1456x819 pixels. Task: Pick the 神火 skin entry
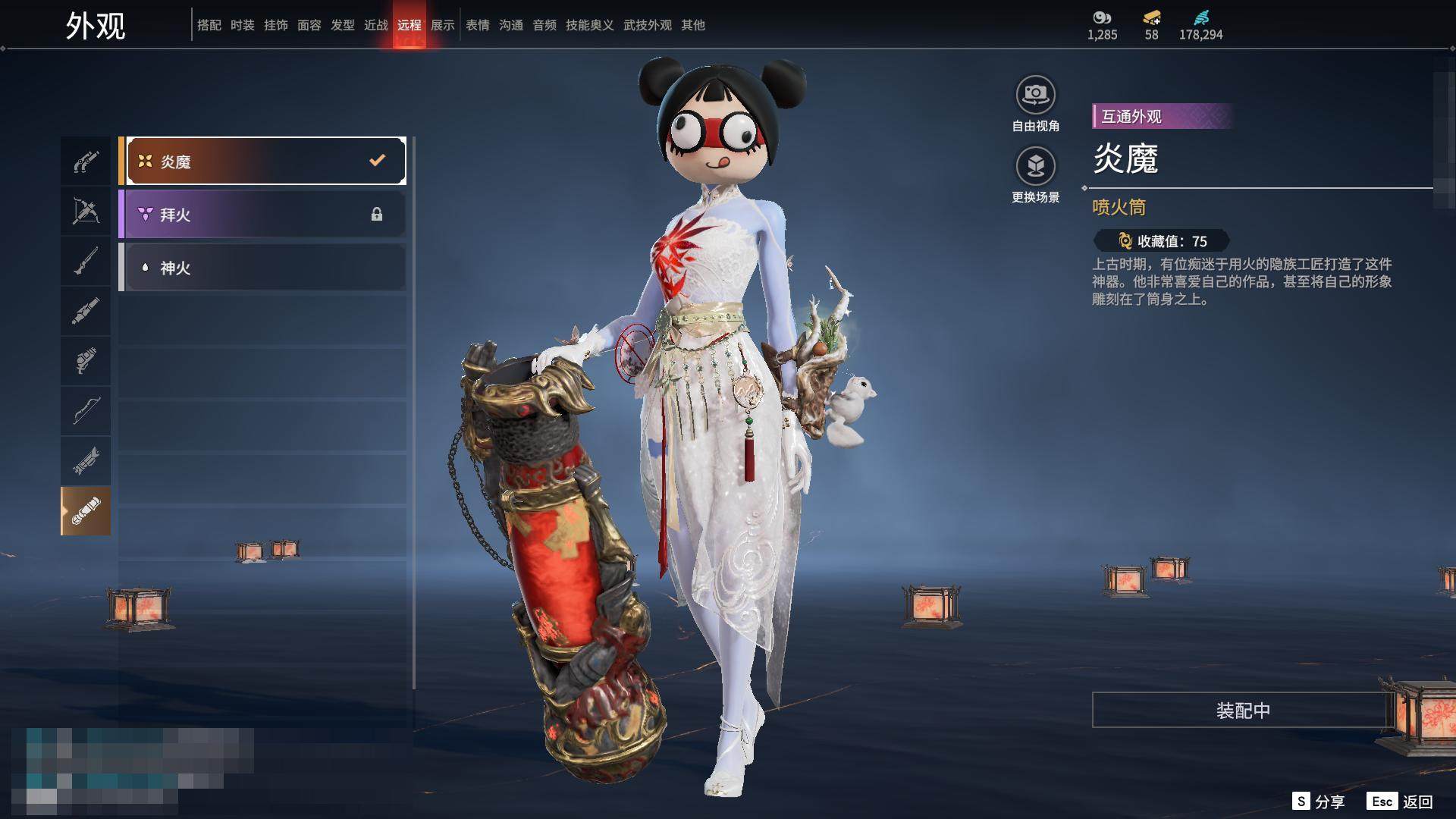262,268
